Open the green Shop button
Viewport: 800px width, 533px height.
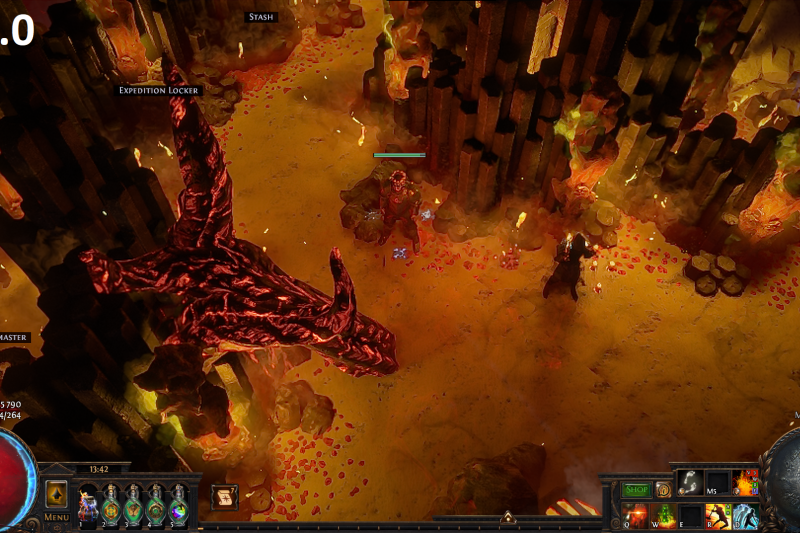pos(636,490)
